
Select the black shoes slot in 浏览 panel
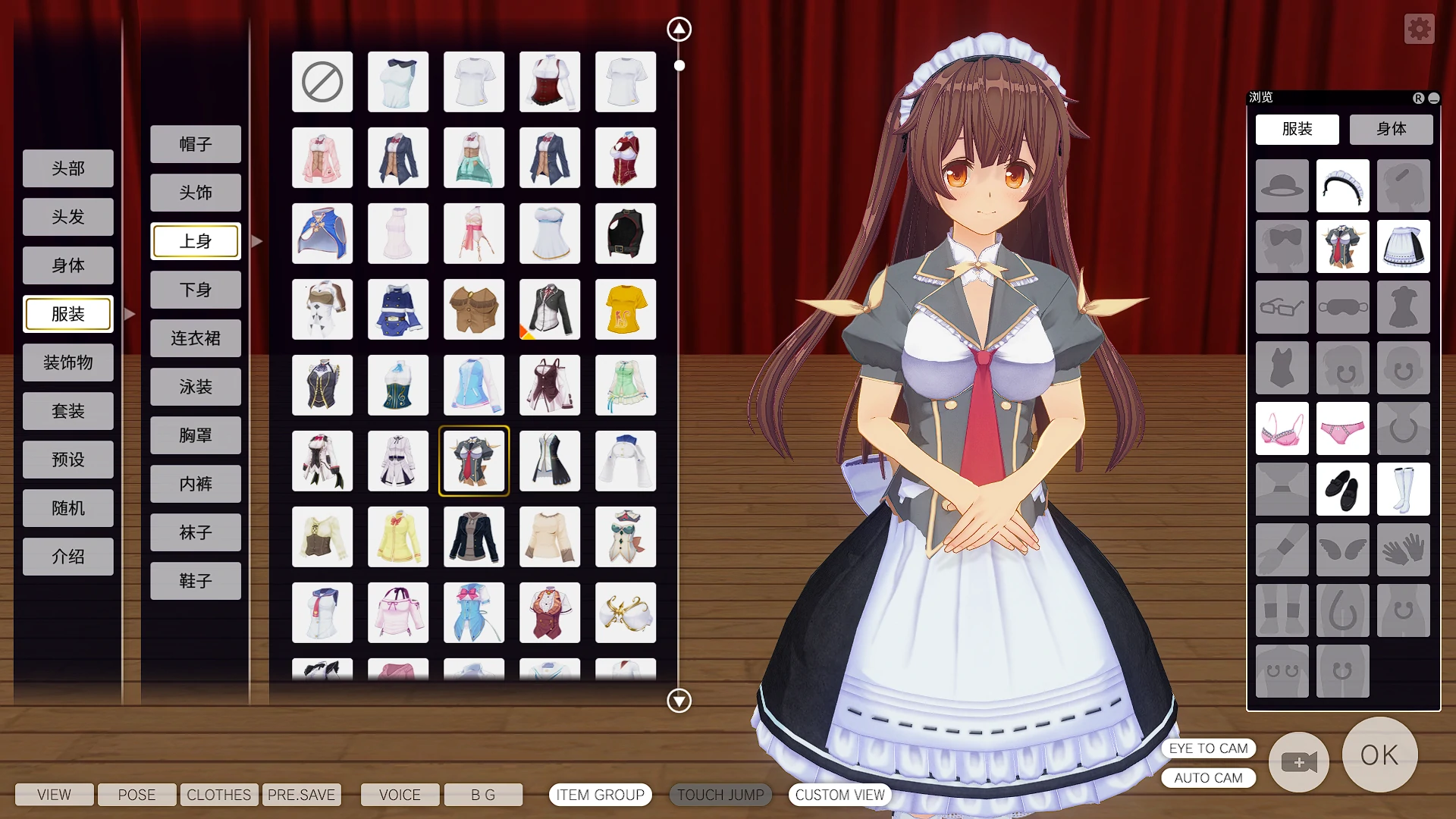pyautogui.click(x=1342, y=489)
